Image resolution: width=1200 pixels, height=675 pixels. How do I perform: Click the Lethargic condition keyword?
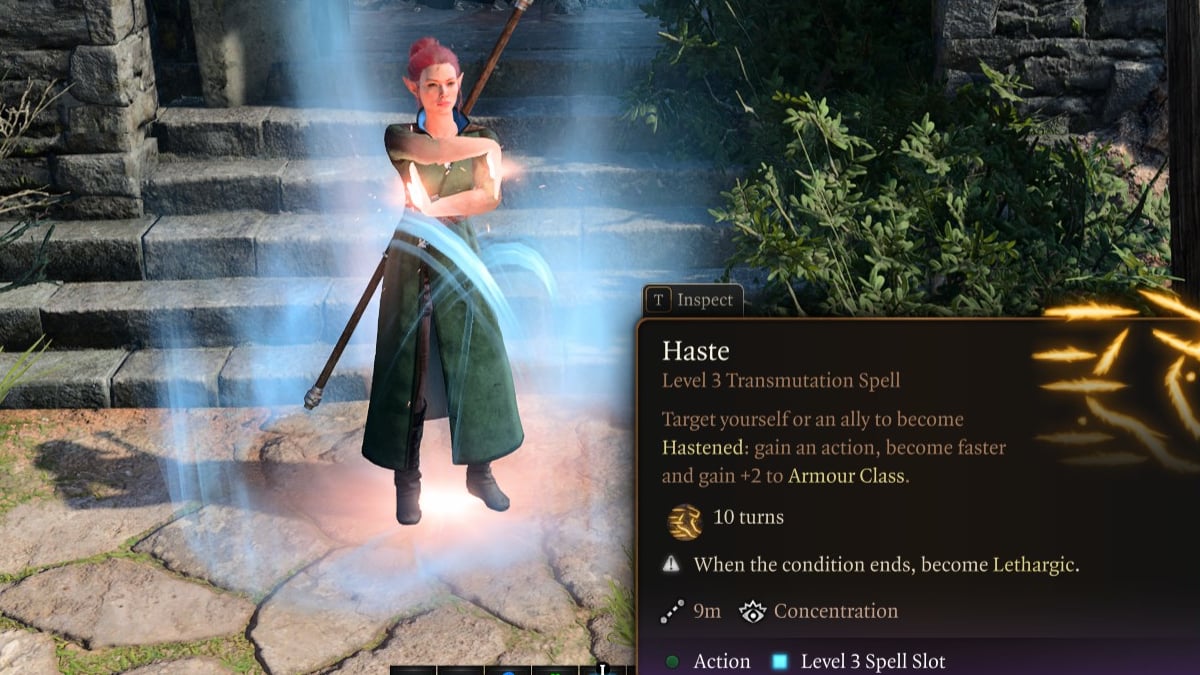click(1035, 564)
